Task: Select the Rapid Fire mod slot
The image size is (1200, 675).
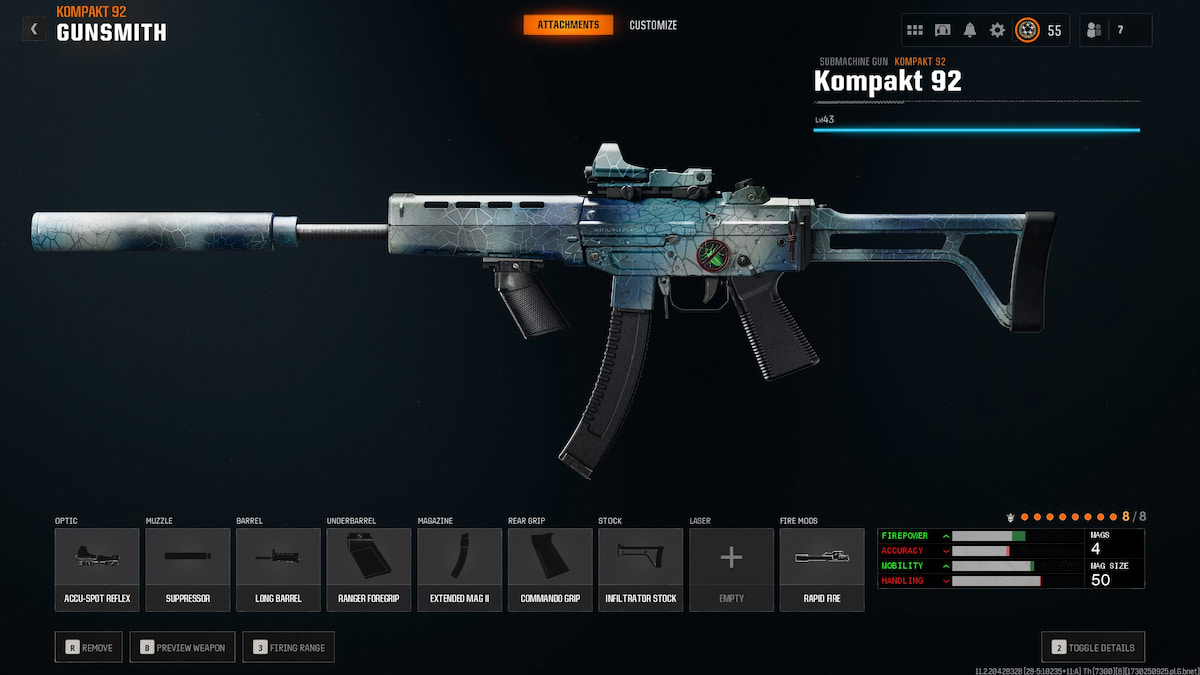Action: click(x=822, y=569)
